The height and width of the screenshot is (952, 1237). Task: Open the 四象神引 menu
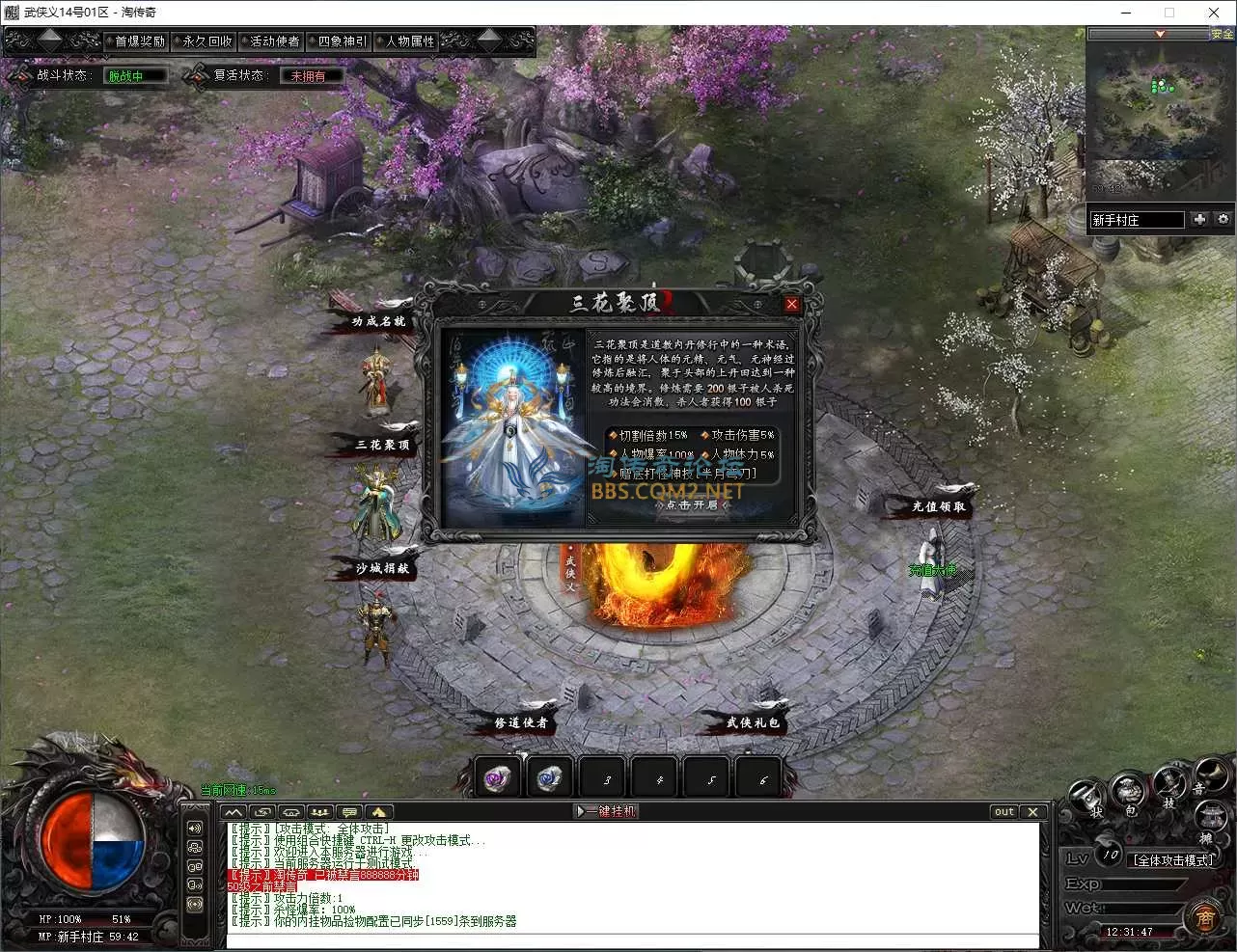(343, 41)
